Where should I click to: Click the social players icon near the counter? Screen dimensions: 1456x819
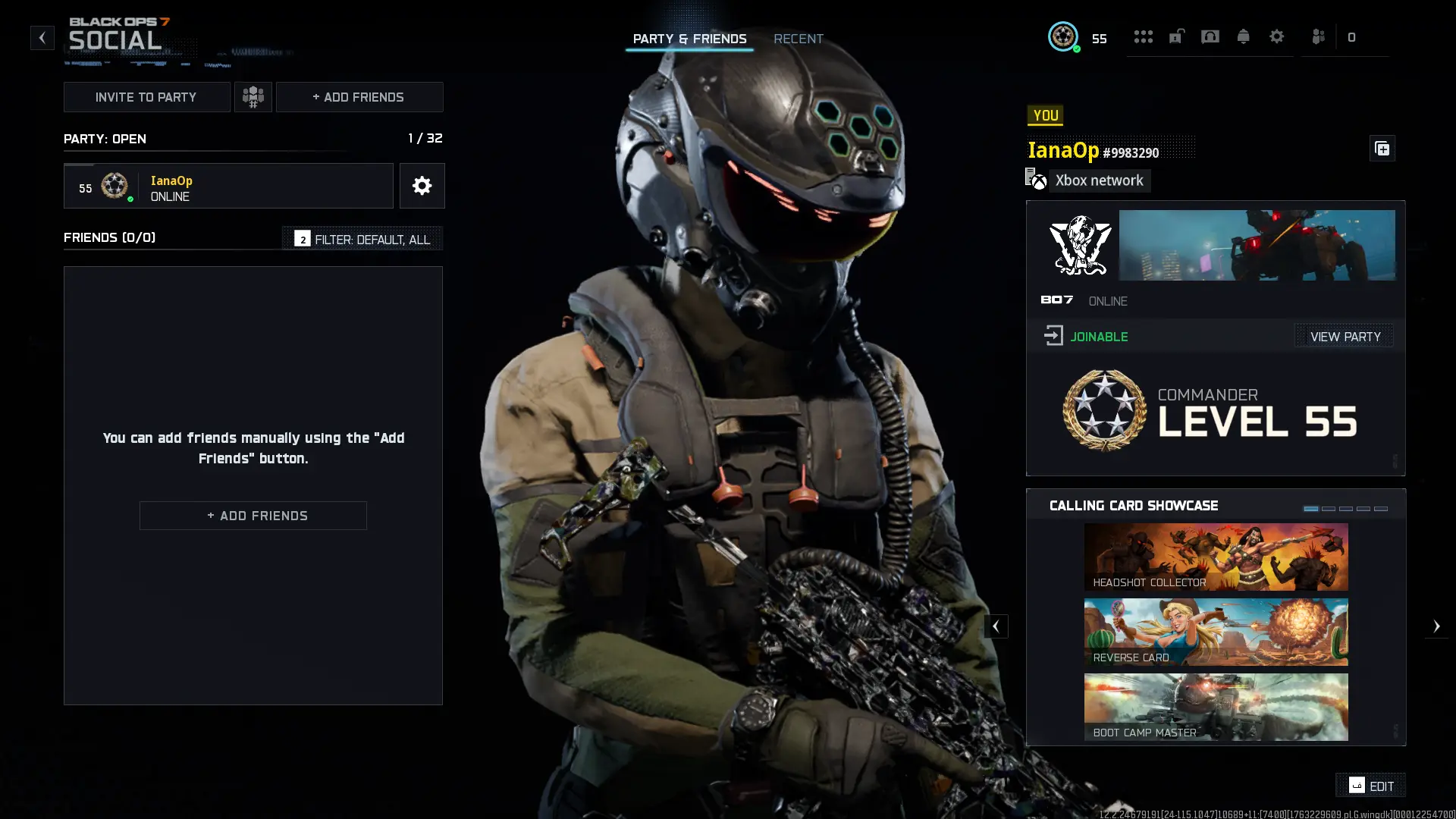tap(1319, 36)
